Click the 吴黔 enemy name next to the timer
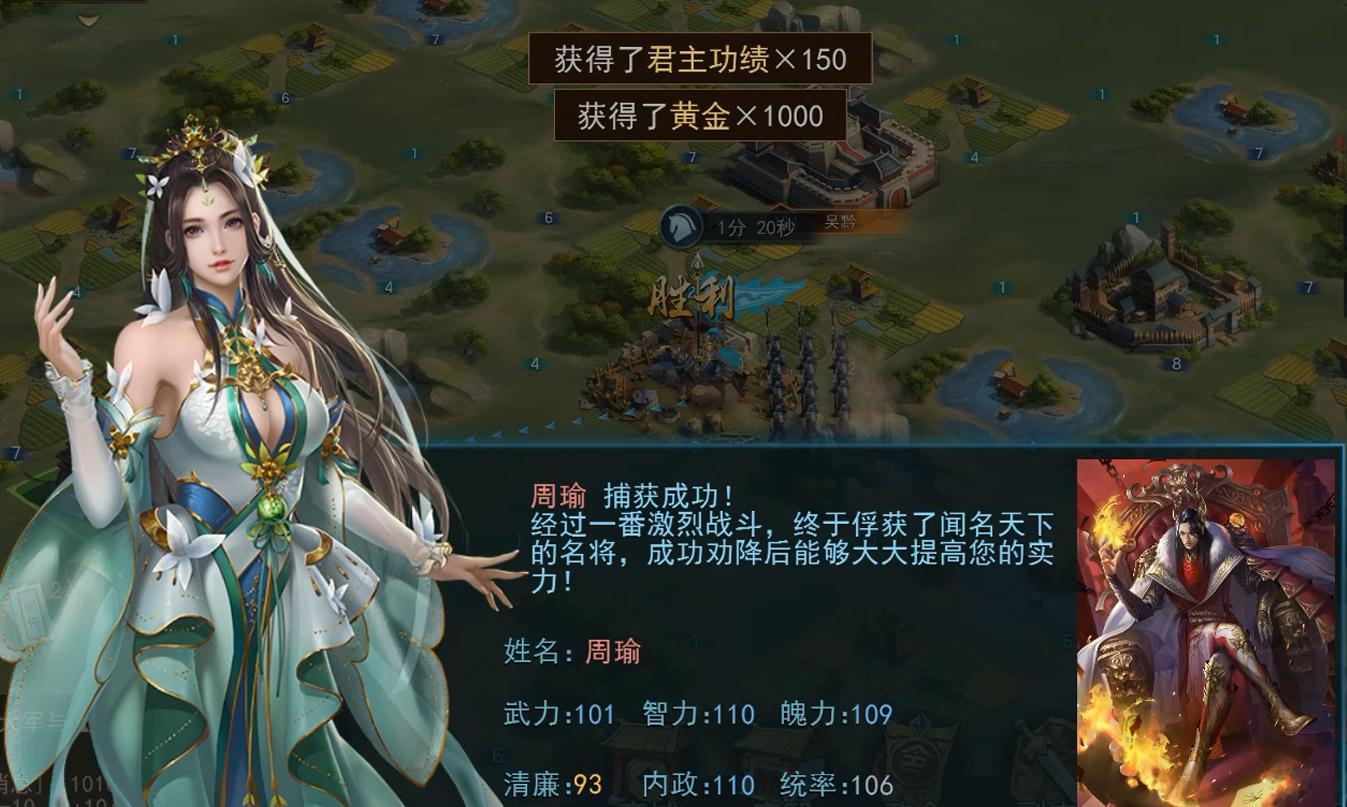The width and height of the screenshot is (1347, 807). click(840, 220)
